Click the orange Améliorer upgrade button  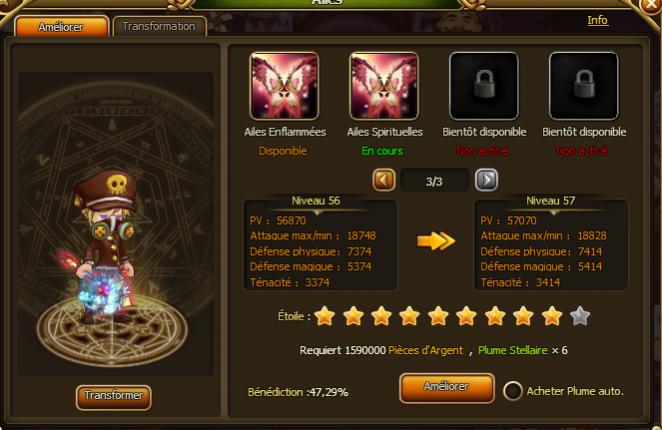pos(446,388)
